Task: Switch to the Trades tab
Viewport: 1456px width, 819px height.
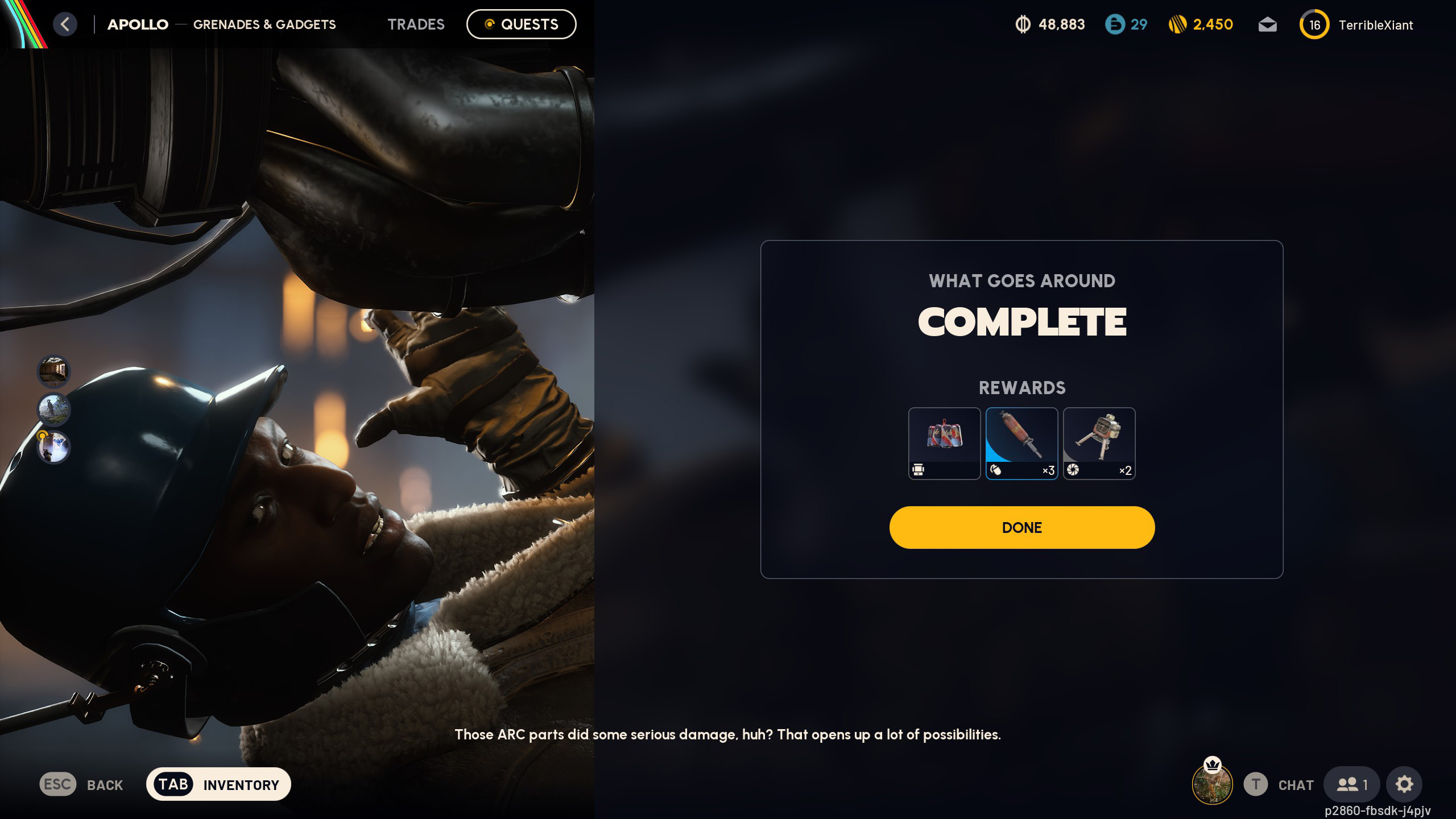Action: (416, 24)
